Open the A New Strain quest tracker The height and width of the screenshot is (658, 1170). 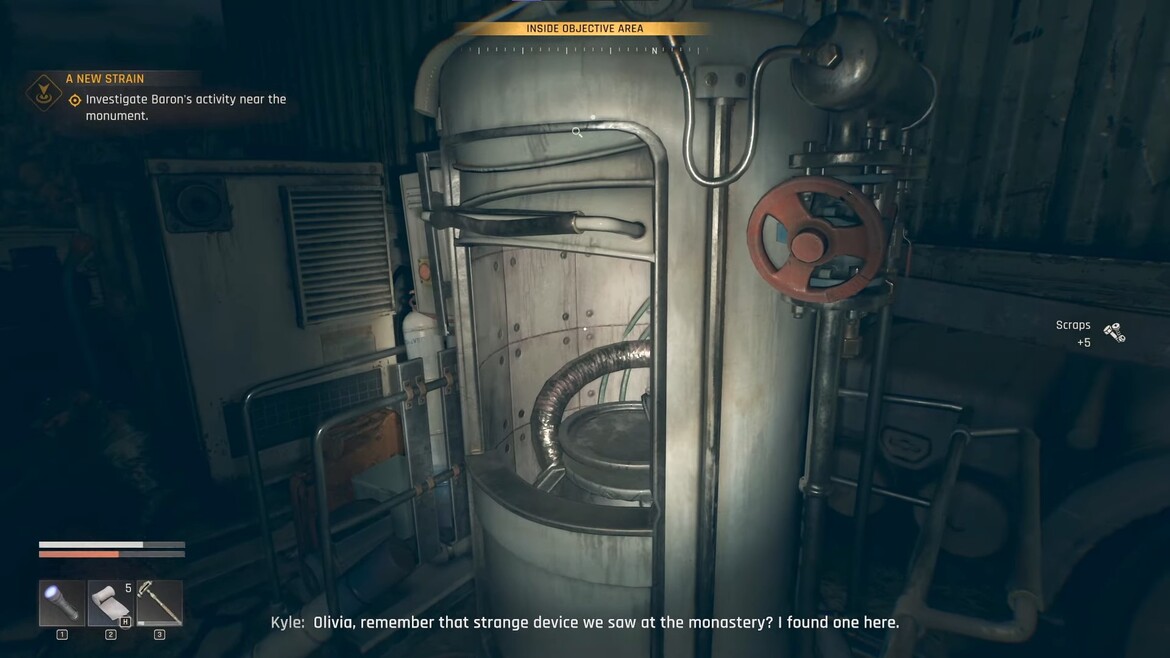pyautogui.click(x=105, y=79)
